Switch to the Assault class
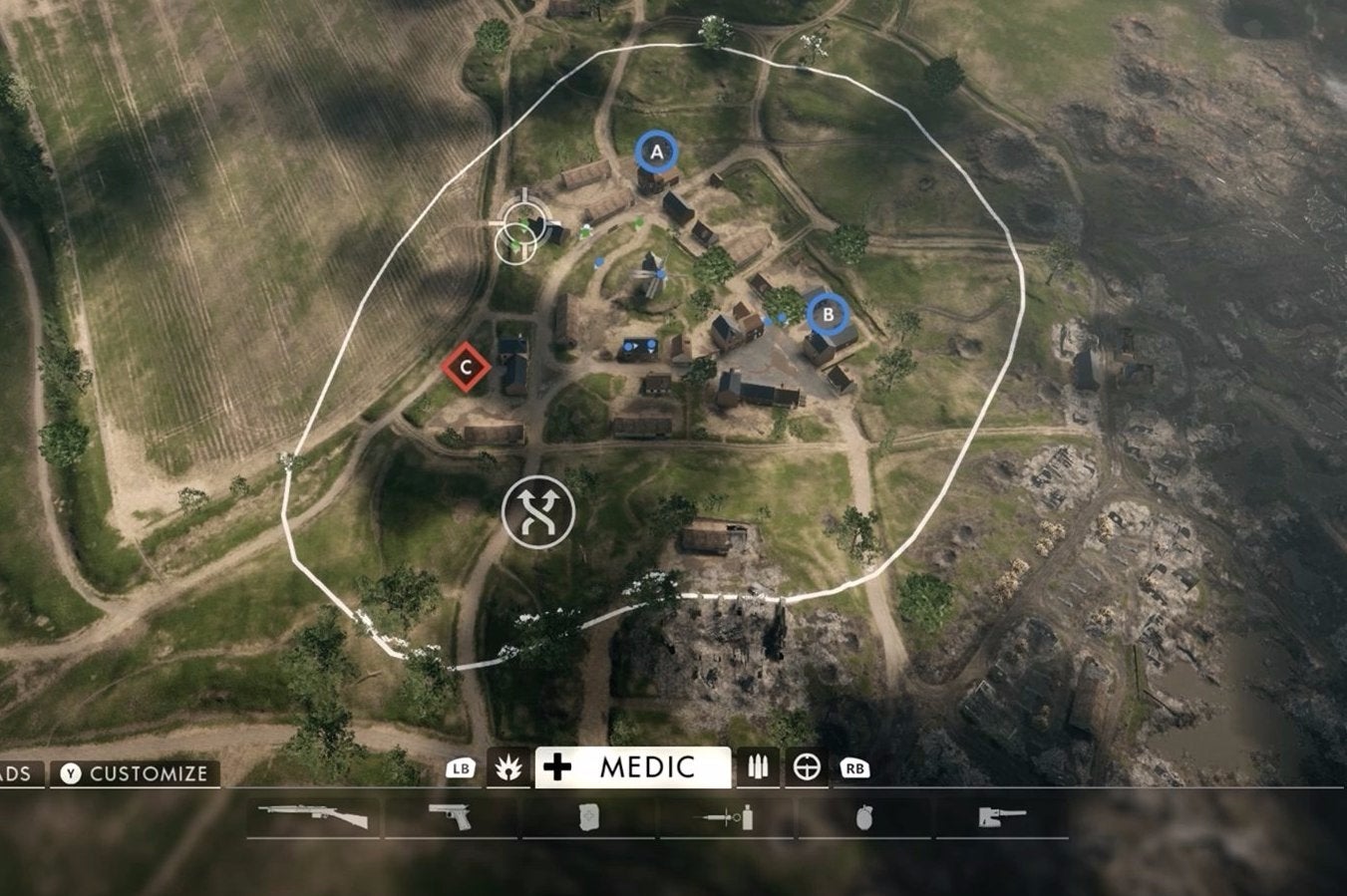This screenshot has width=1347, height=896. (x=507, y=767)
